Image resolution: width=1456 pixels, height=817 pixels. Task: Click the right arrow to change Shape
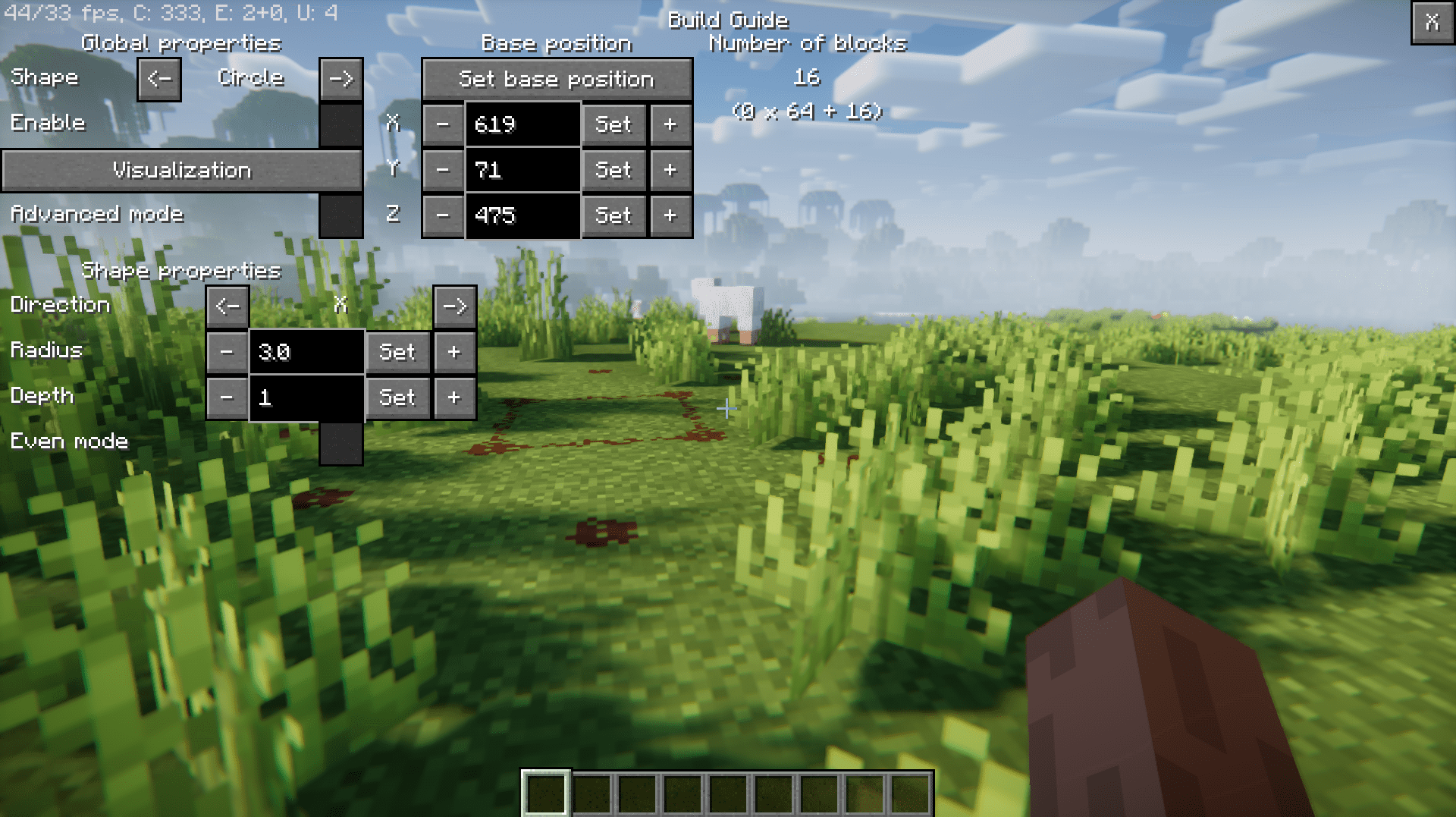pyautogui.click(x=340, y=78)
